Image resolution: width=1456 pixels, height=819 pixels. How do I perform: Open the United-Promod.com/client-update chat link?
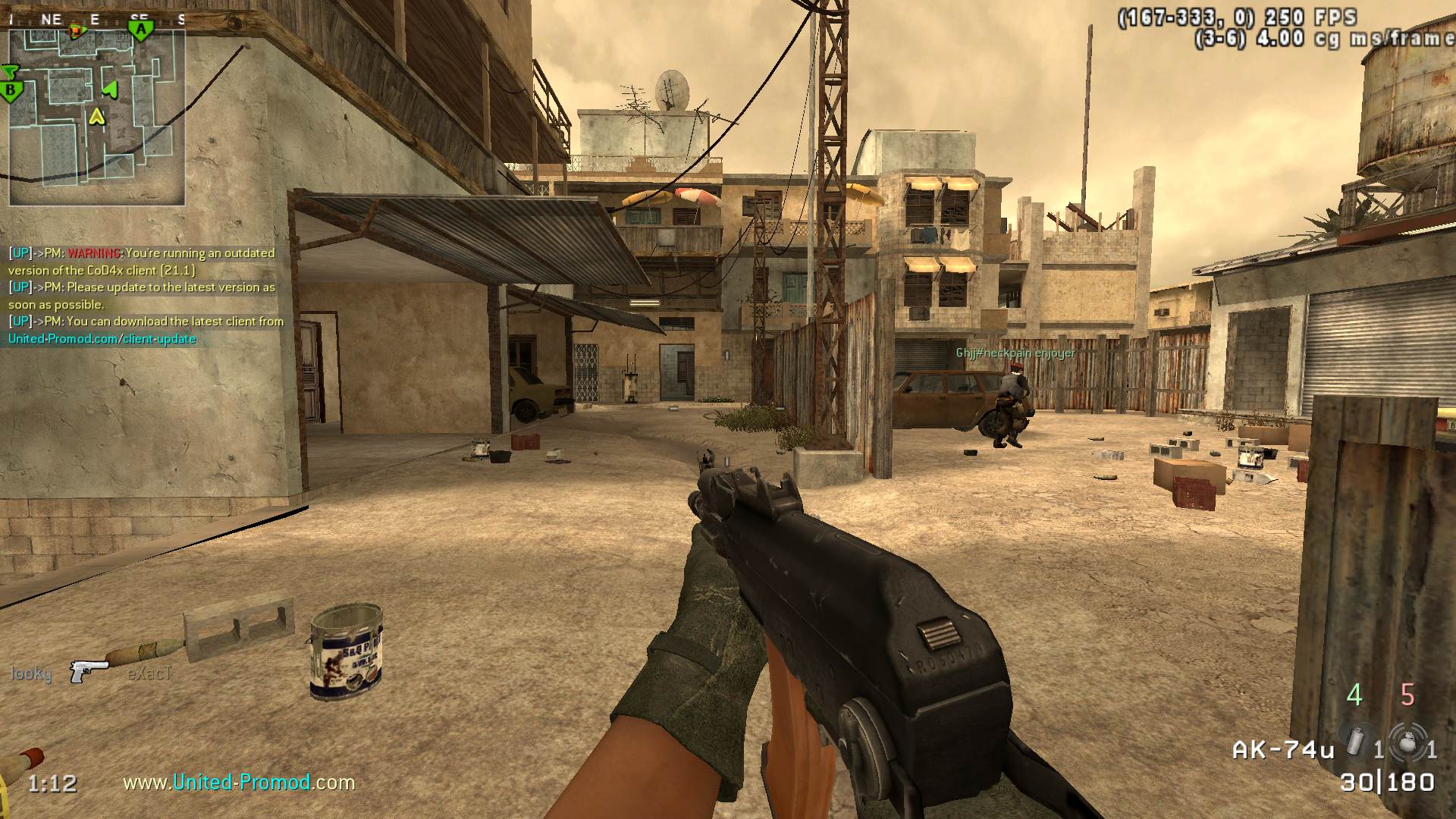(102, 339)
